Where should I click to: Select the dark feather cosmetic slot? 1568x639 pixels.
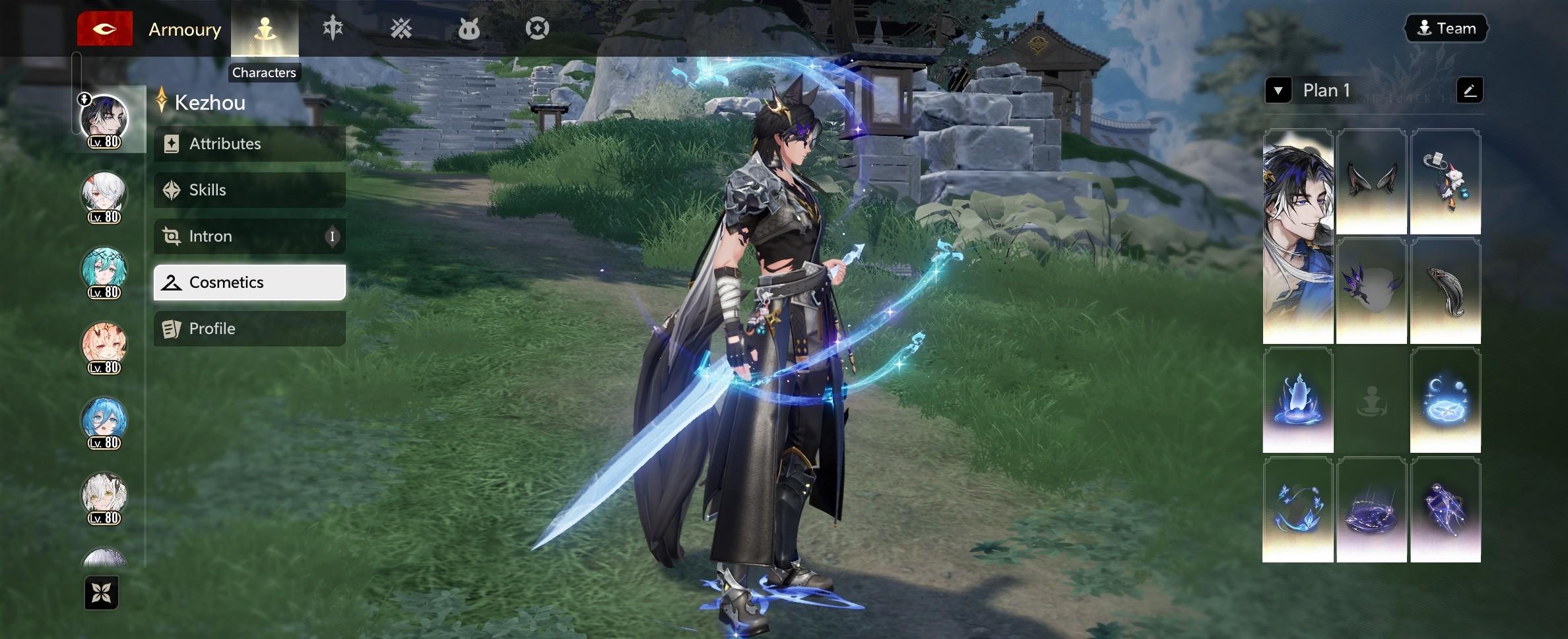pyautogui.click(x=1445, y=291)
